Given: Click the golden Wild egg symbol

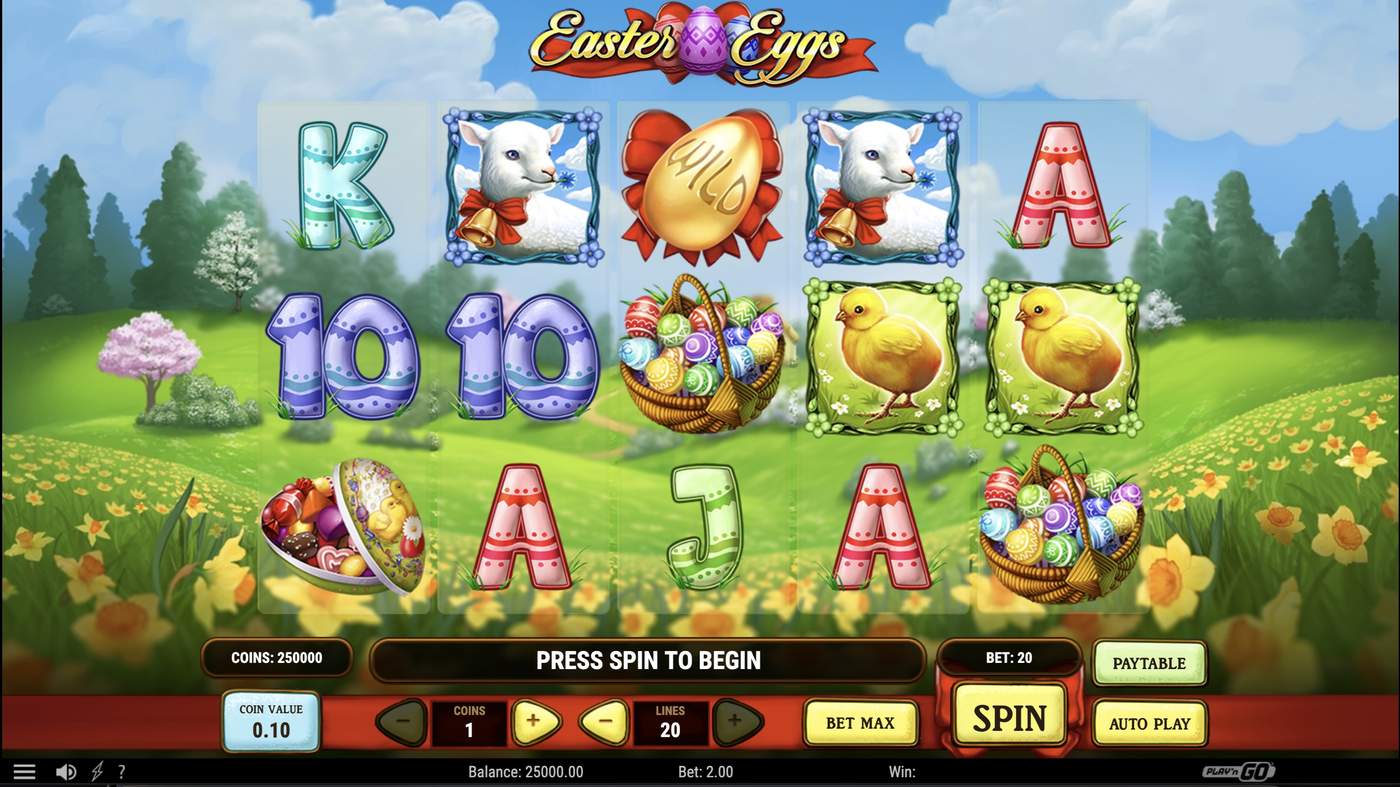Looking at the screenshot, I should [700, 185].
